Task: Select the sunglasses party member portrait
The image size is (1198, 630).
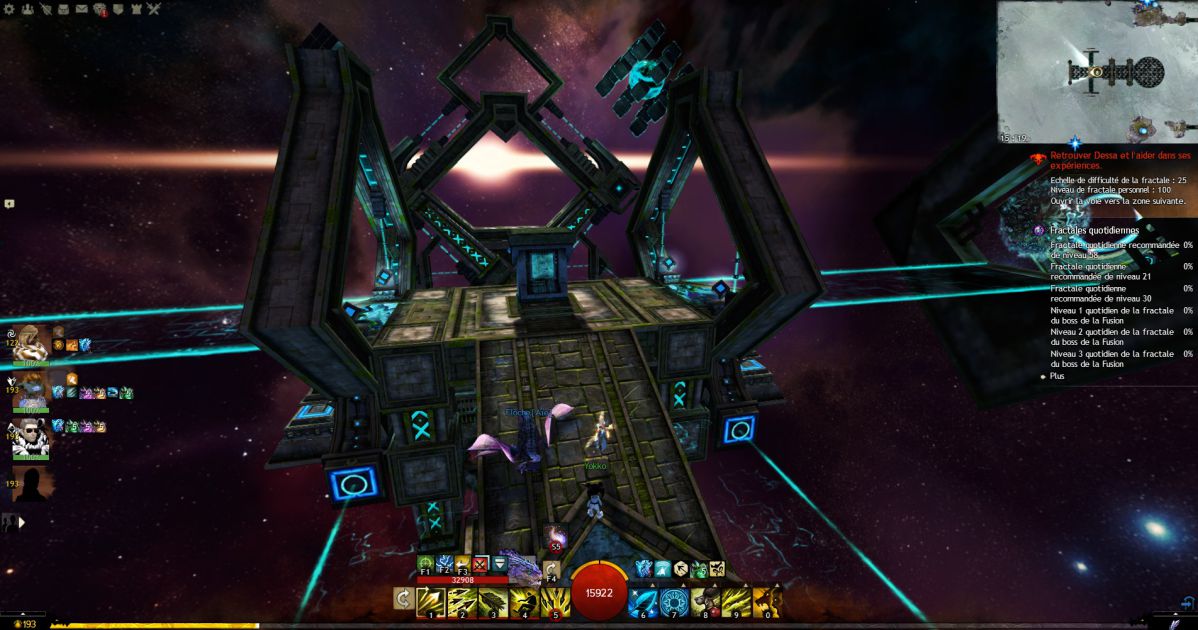Action: [x=31, y=437]
